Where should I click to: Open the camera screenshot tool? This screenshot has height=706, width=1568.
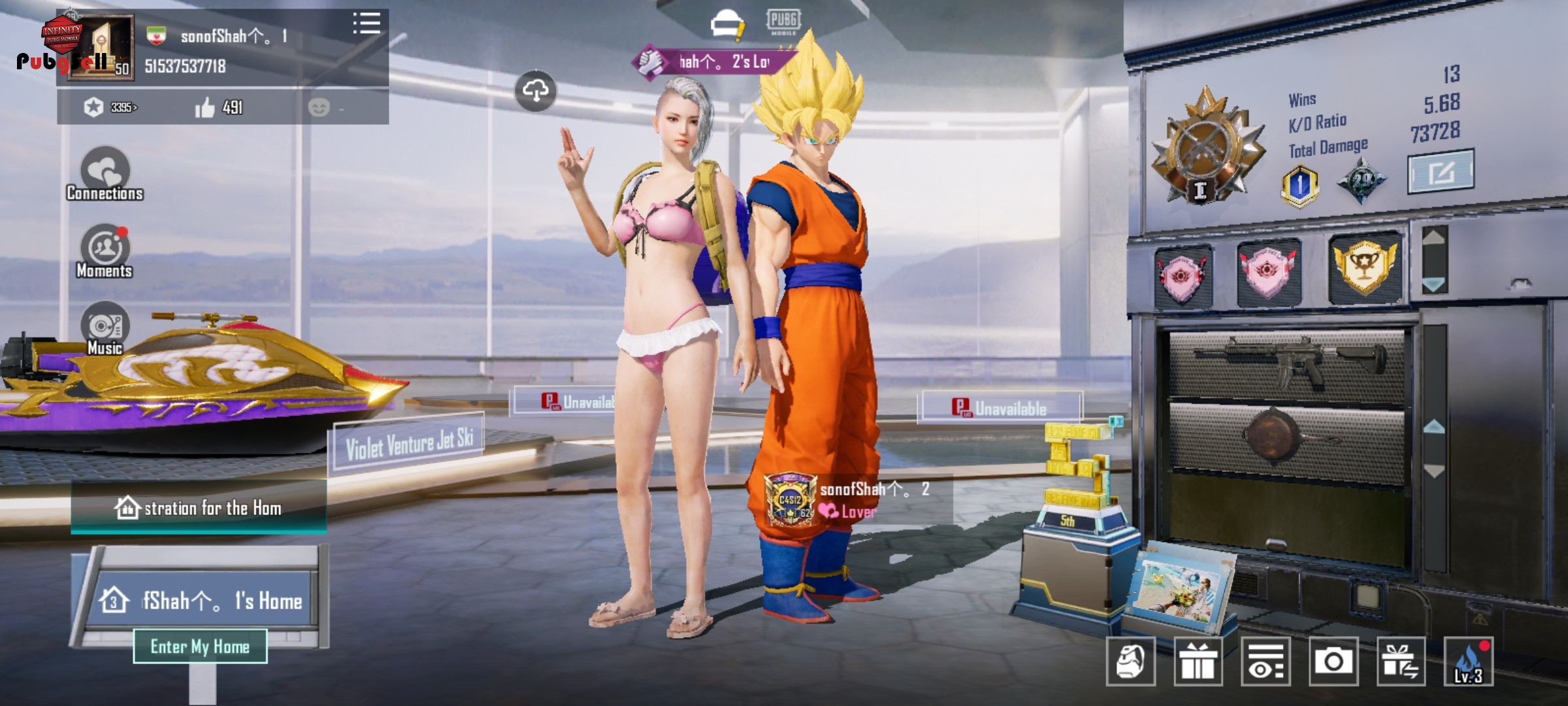click(1333, 662)
